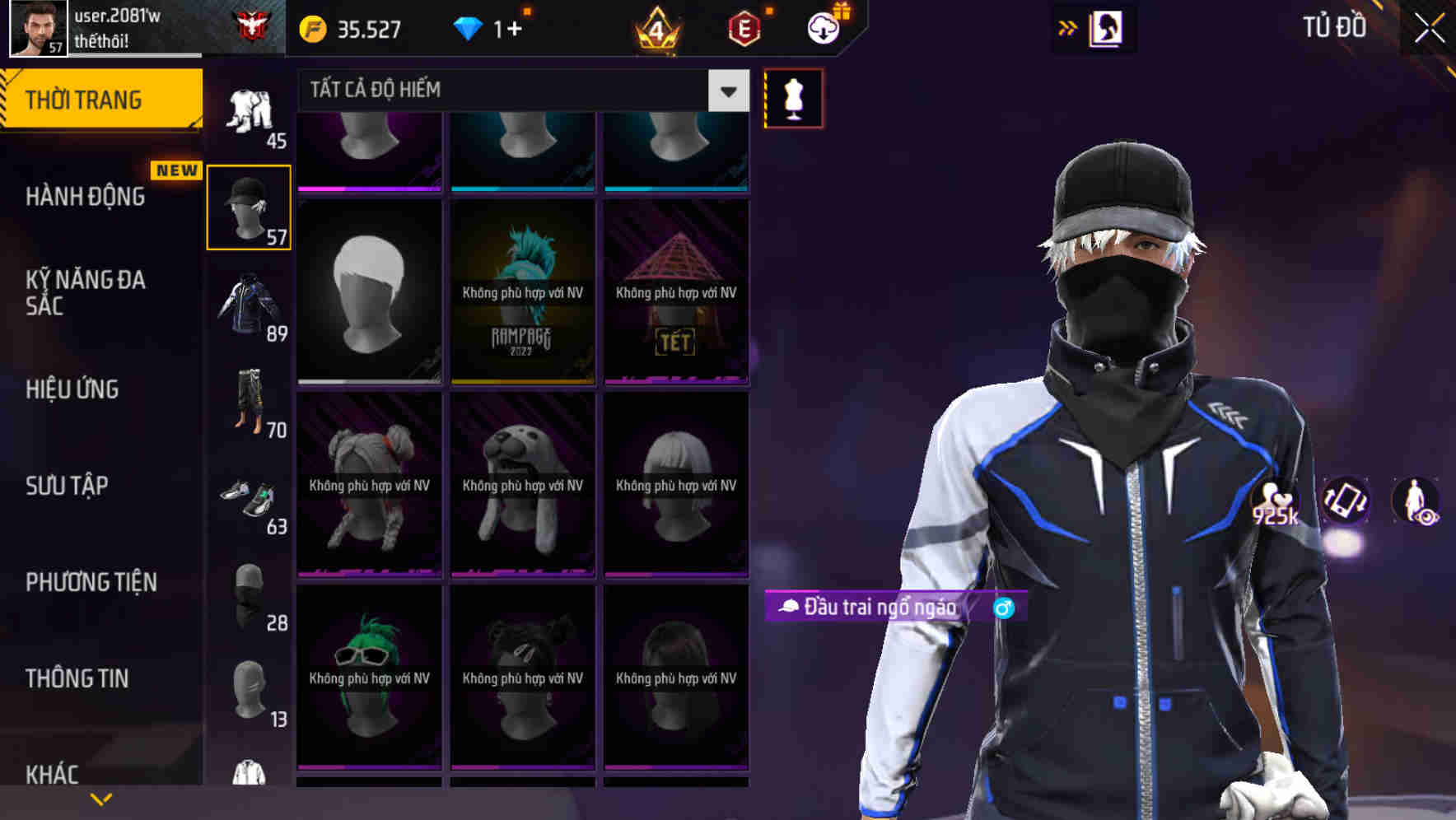This screenshot has width=1456, height=820.
Task: Select the shoes category icon showing 63
Action: (249, 498)
